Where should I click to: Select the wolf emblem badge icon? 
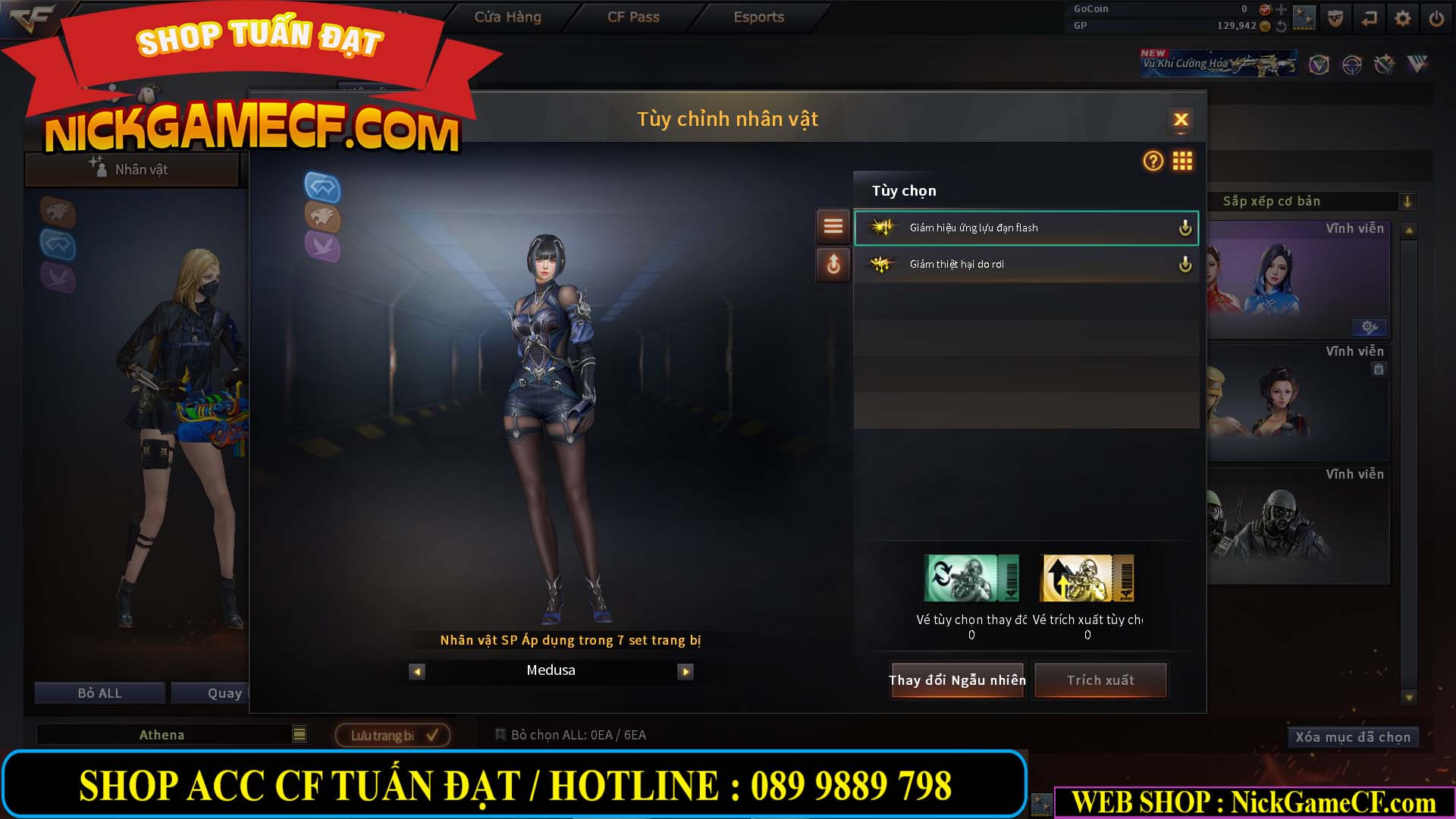pos(322,218)
